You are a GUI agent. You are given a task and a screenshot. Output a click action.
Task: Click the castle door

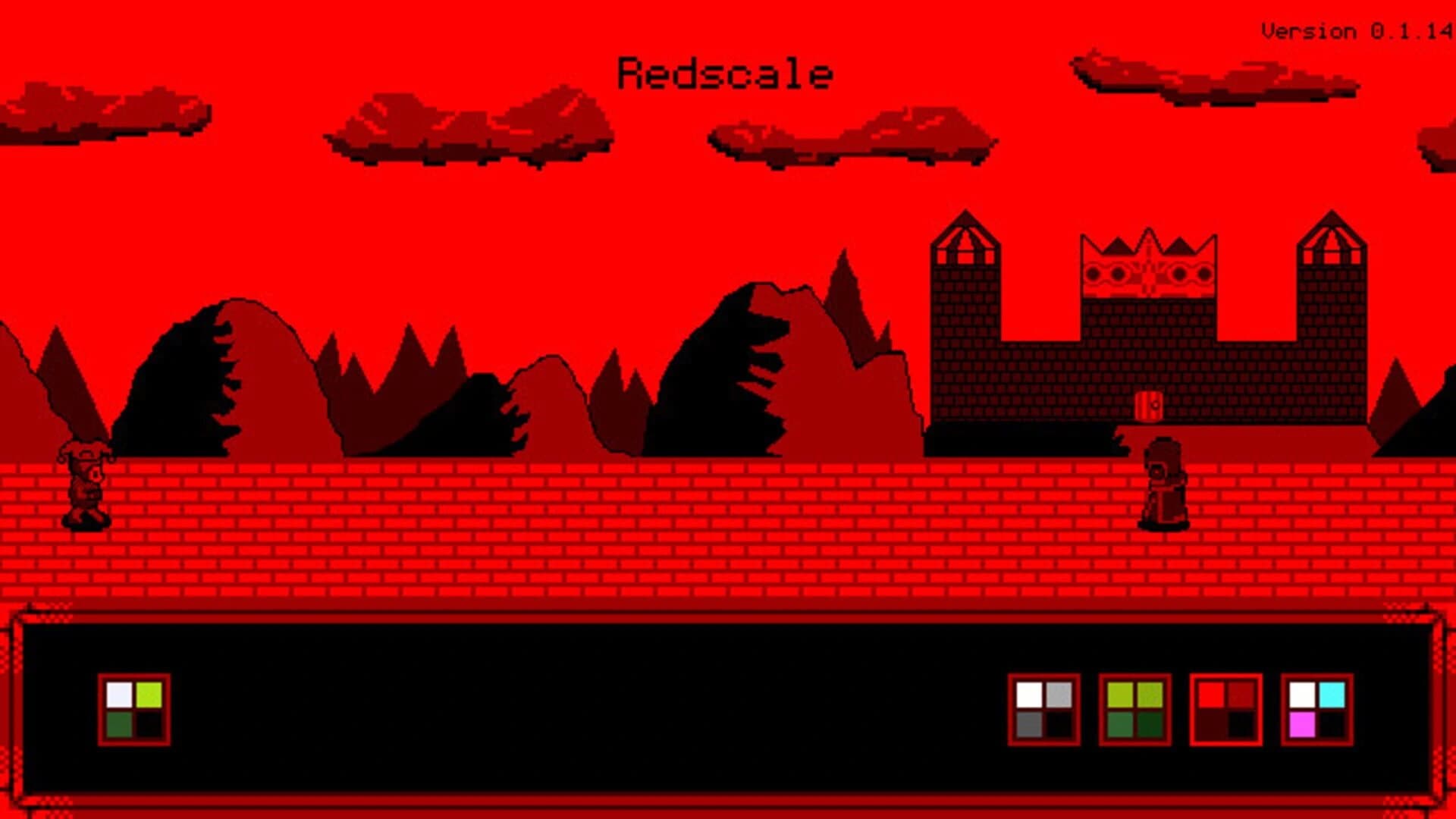coord(1147,407)
